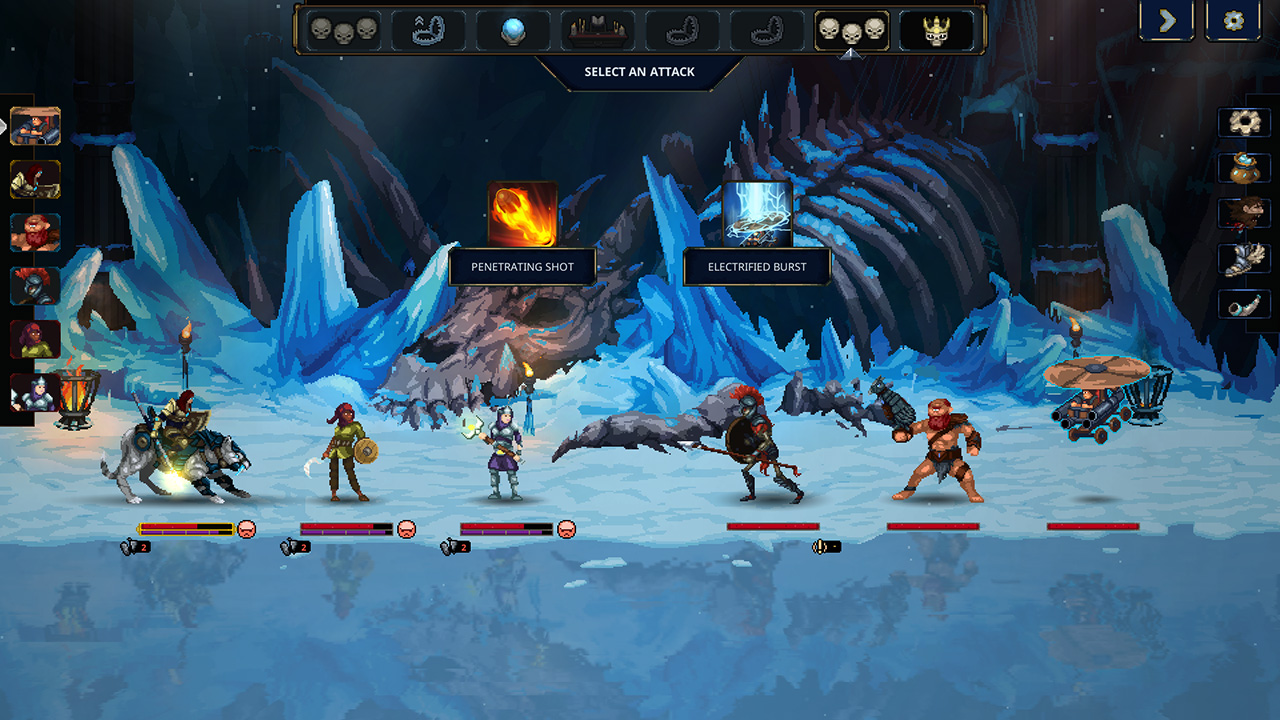Select the armored knight portrait on the left
Viewport: 1280px width, 720px height.
click(32, 285)
